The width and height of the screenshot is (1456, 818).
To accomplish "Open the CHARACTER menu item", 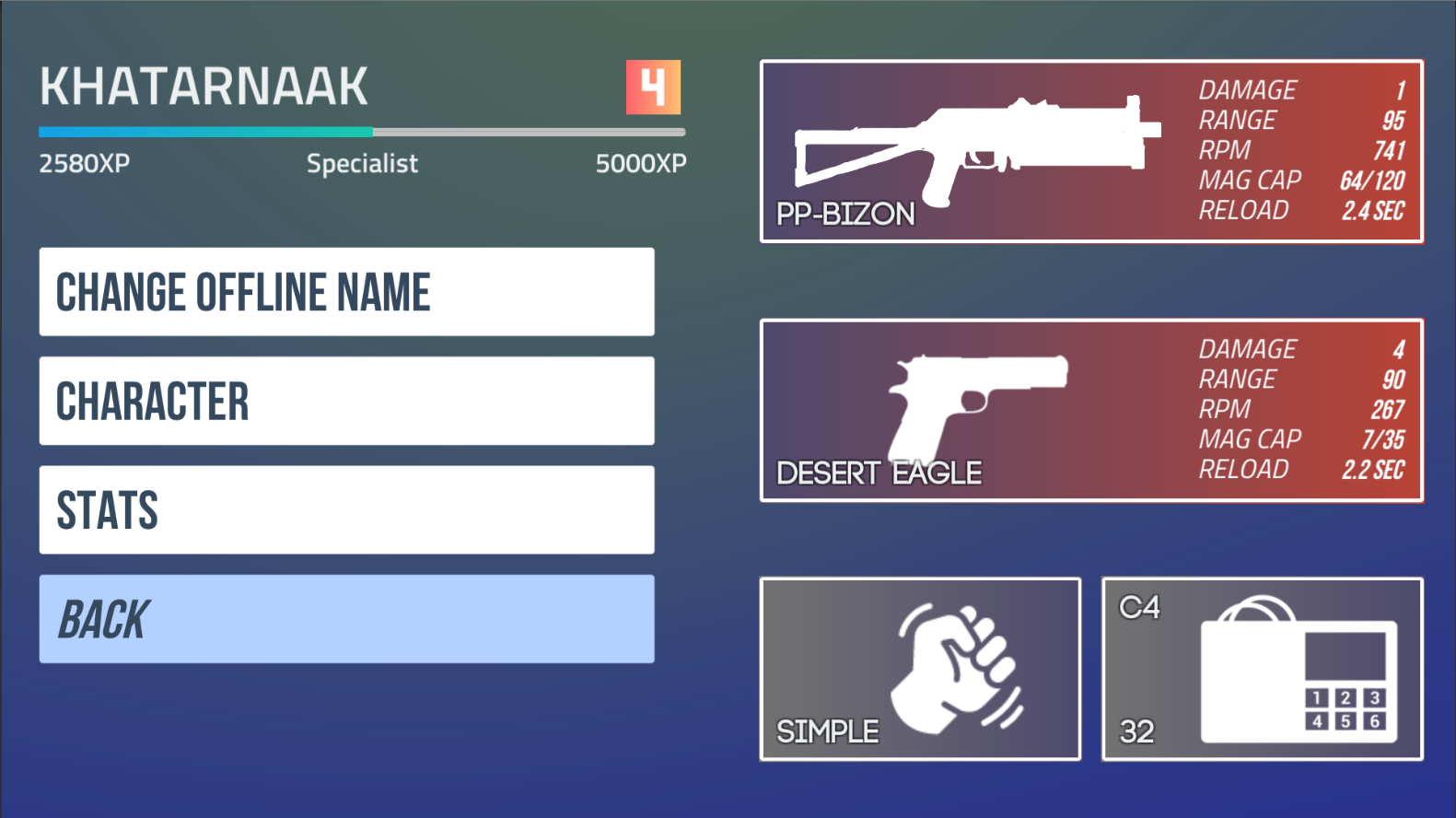I will coord(346,400).
